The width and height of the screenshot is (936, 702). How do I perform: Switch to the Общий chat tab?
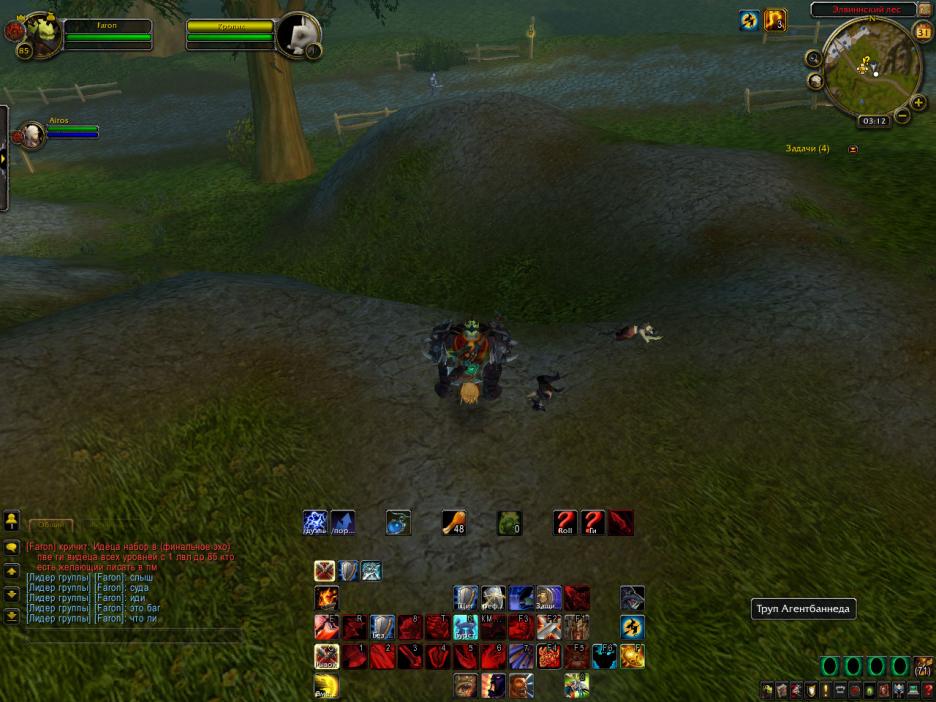(x=50, y=524)
